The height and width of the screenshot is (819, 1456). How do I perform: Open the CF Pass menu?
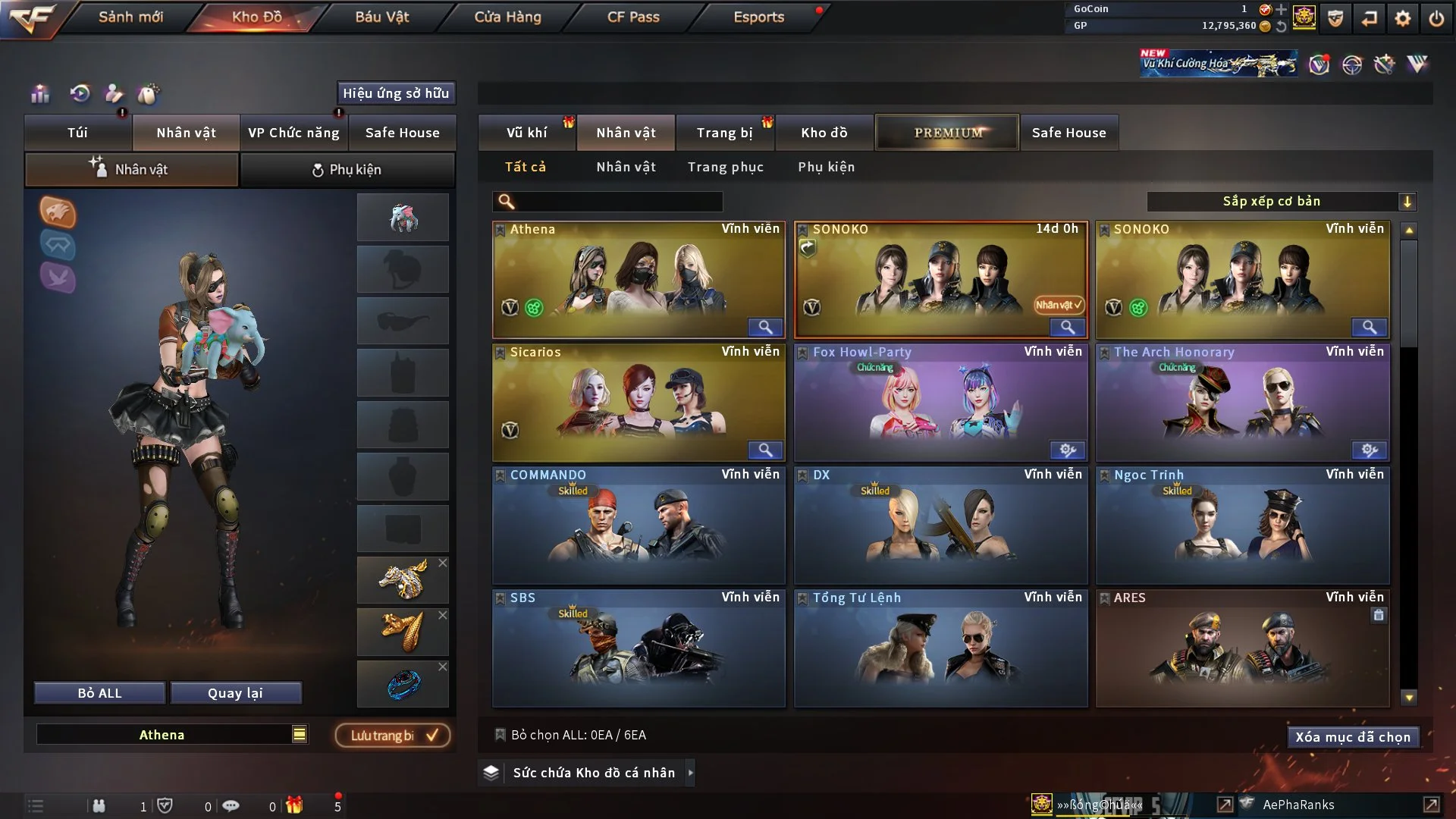(x=633, y=17)
